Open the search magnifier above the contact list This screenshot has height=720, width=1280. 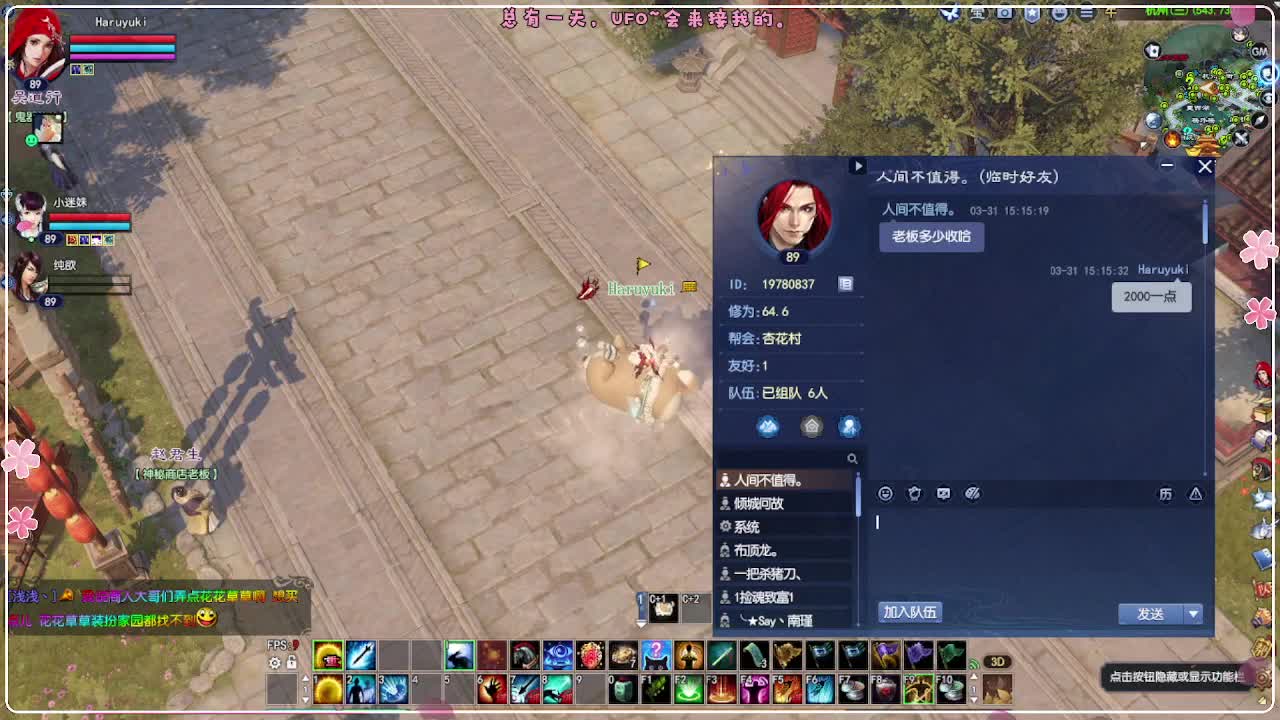(x=852, y=458)
